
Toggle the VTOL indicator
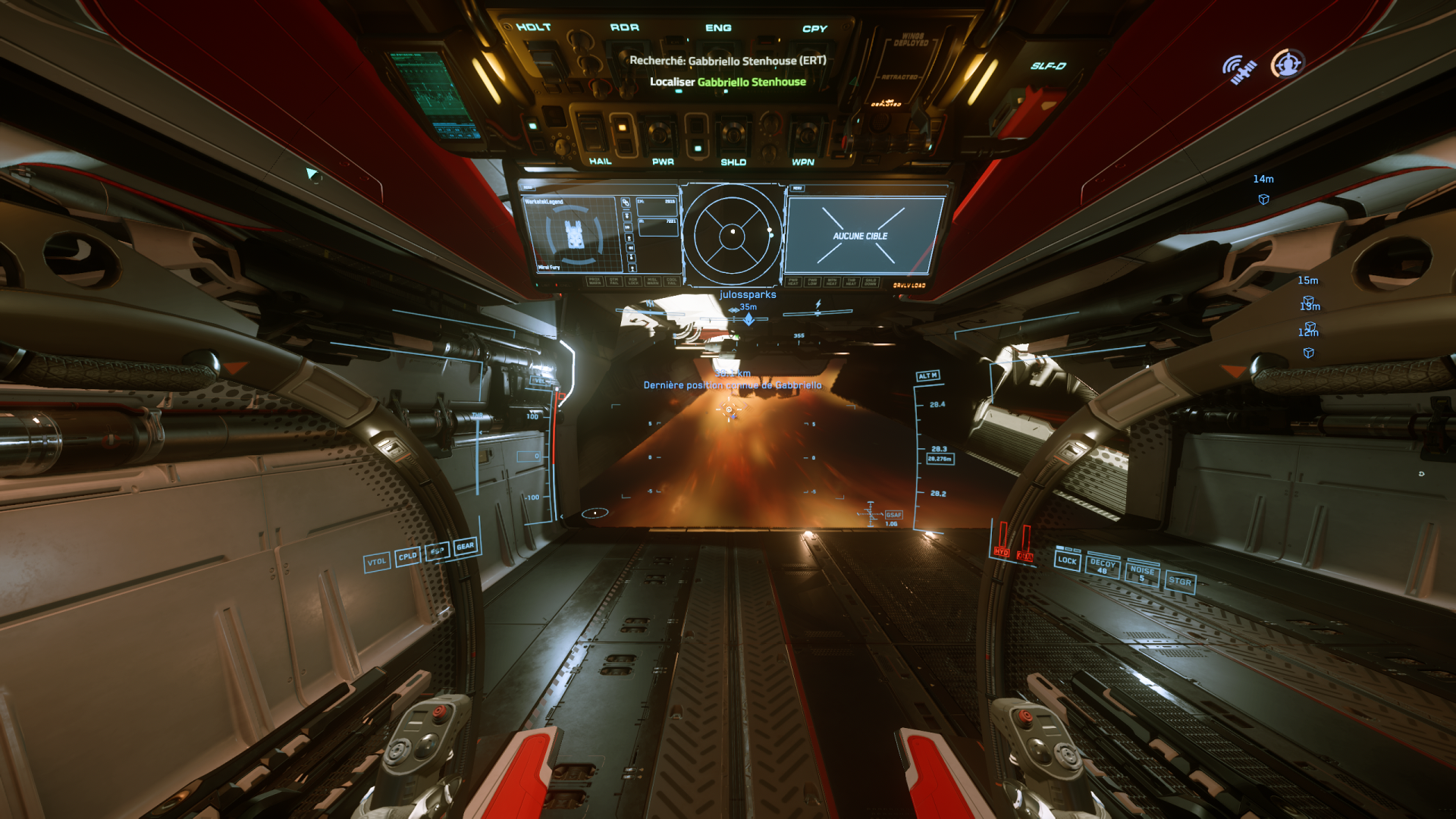click(377, 562)
